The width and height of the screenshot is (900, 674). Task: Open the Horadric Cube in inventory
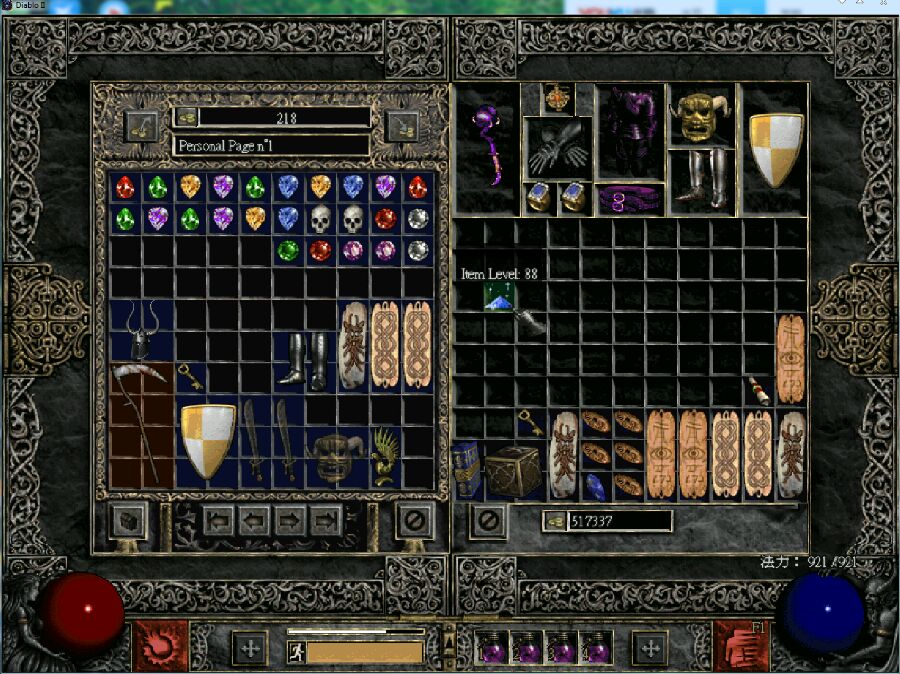click(513, 470)
